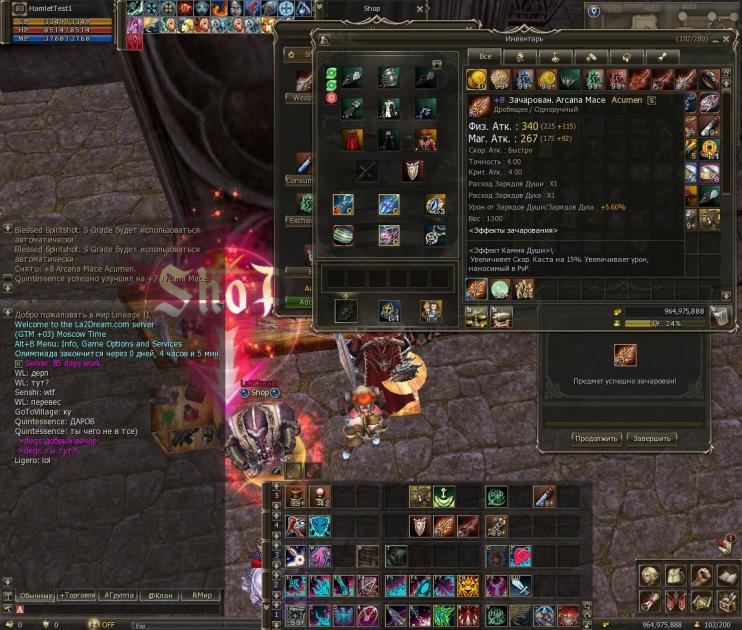This screenshot has width=742, height=630.
Task: Click the Продолжить button to continue enchanting
Action: point(596,438)
